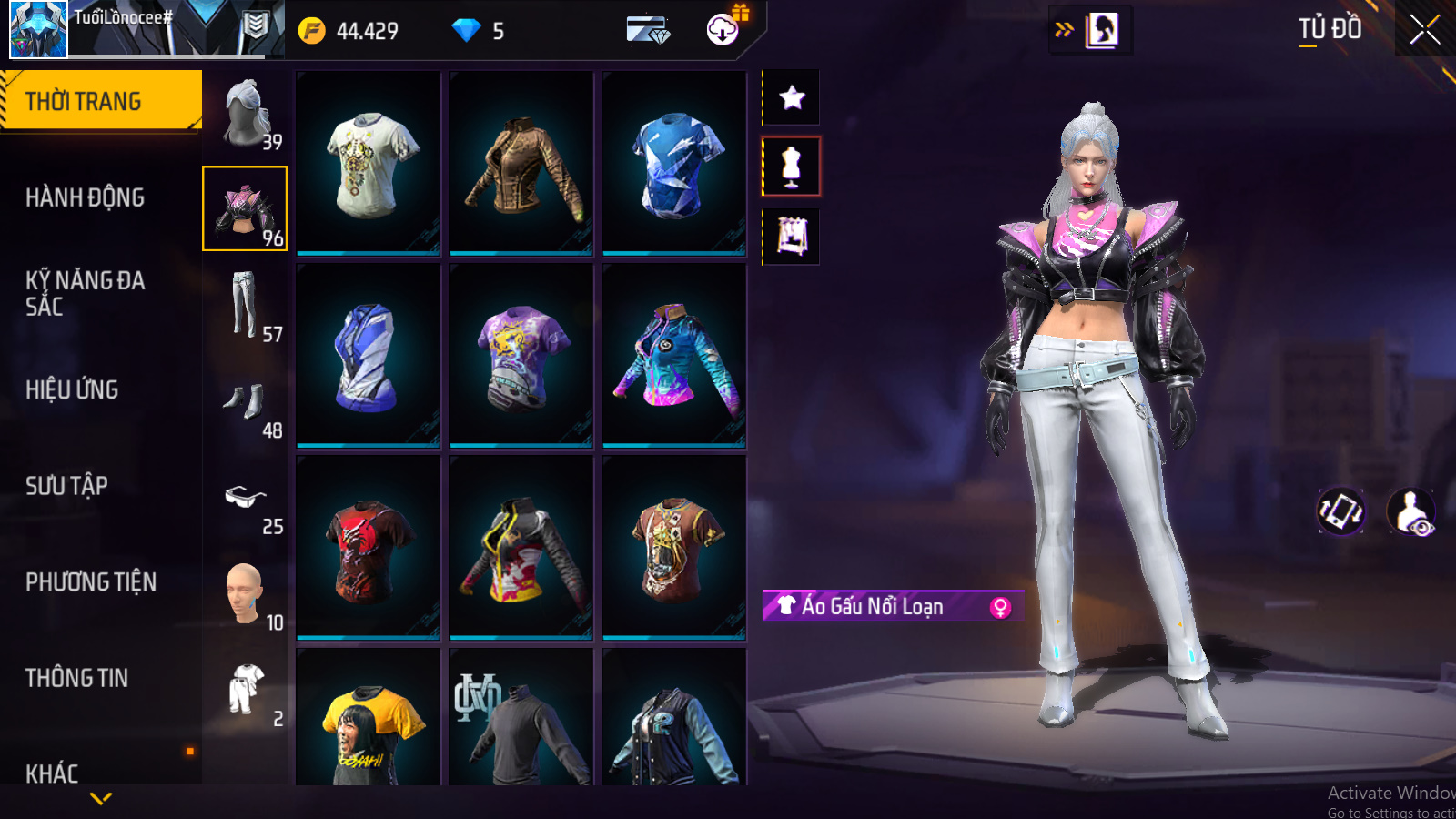This screenshot has width=1456, height=819.
Task: Show favorites with the star filter
Action: pos(792,97)
